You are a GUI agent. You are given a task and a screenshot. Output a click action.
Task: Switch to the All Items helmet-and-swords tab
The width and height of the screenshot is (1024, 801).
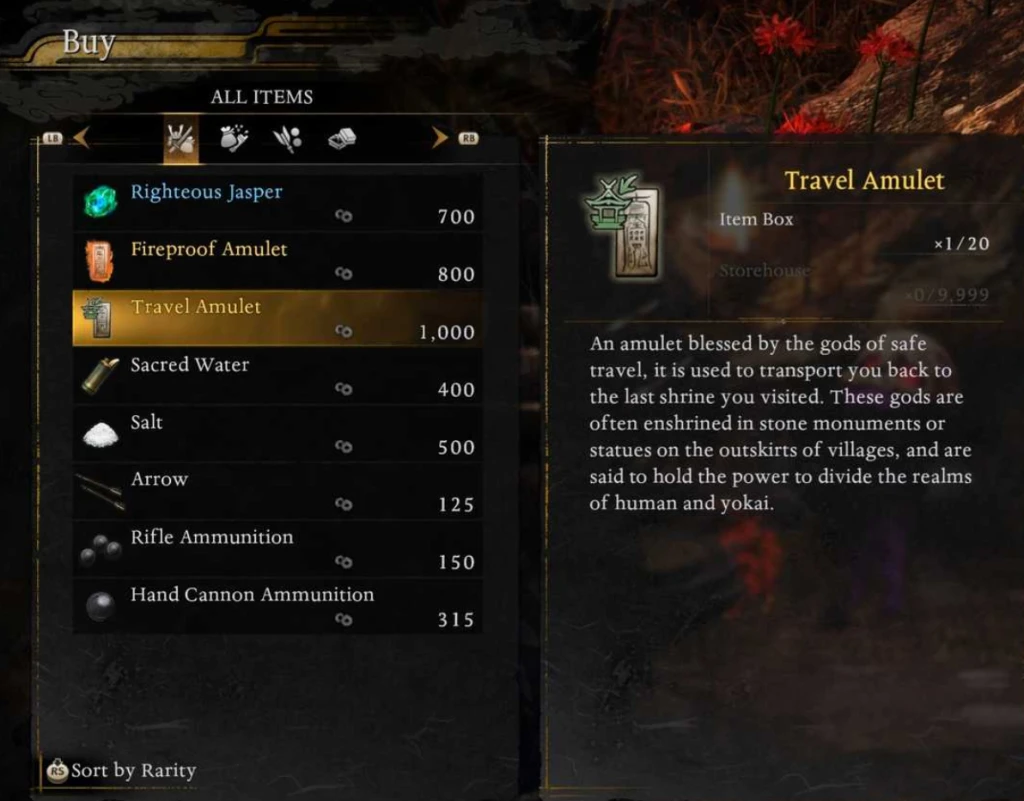(181, 139)
